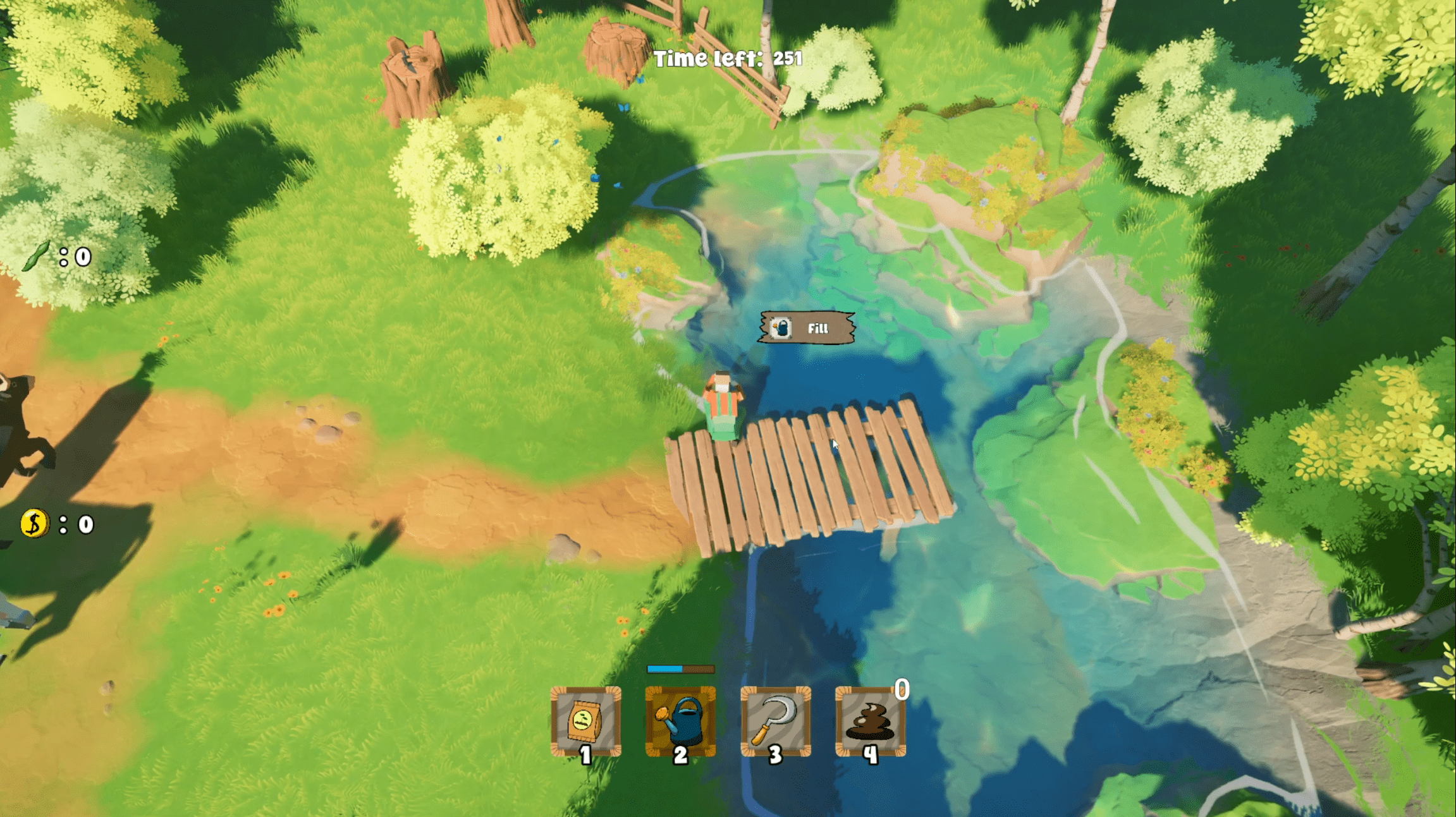Select the manure fertilizer slot
The image size is (1456, 817).
[871, 721]
